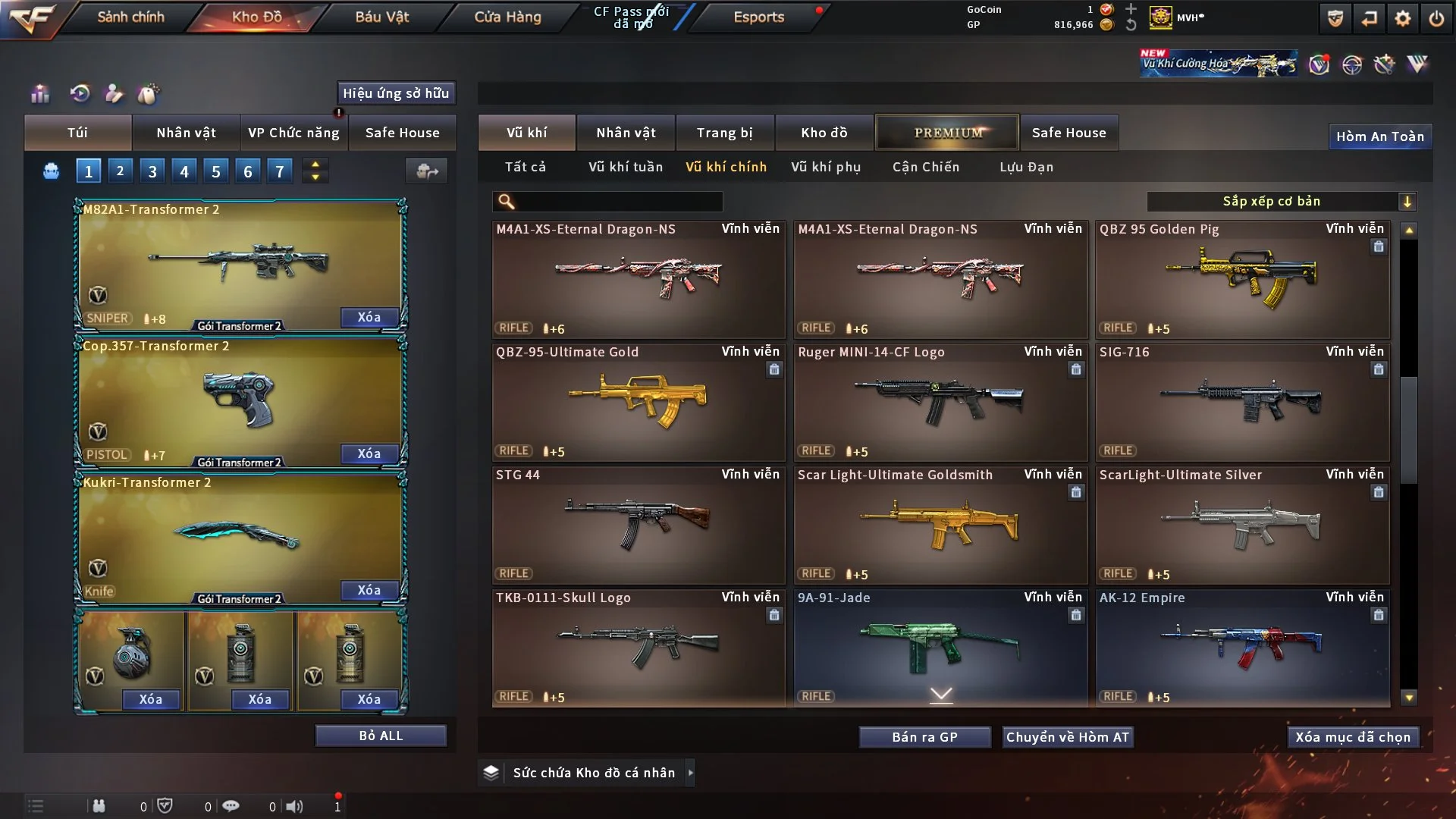Switch to the PREMIUM tab

(x=947, y=133)
